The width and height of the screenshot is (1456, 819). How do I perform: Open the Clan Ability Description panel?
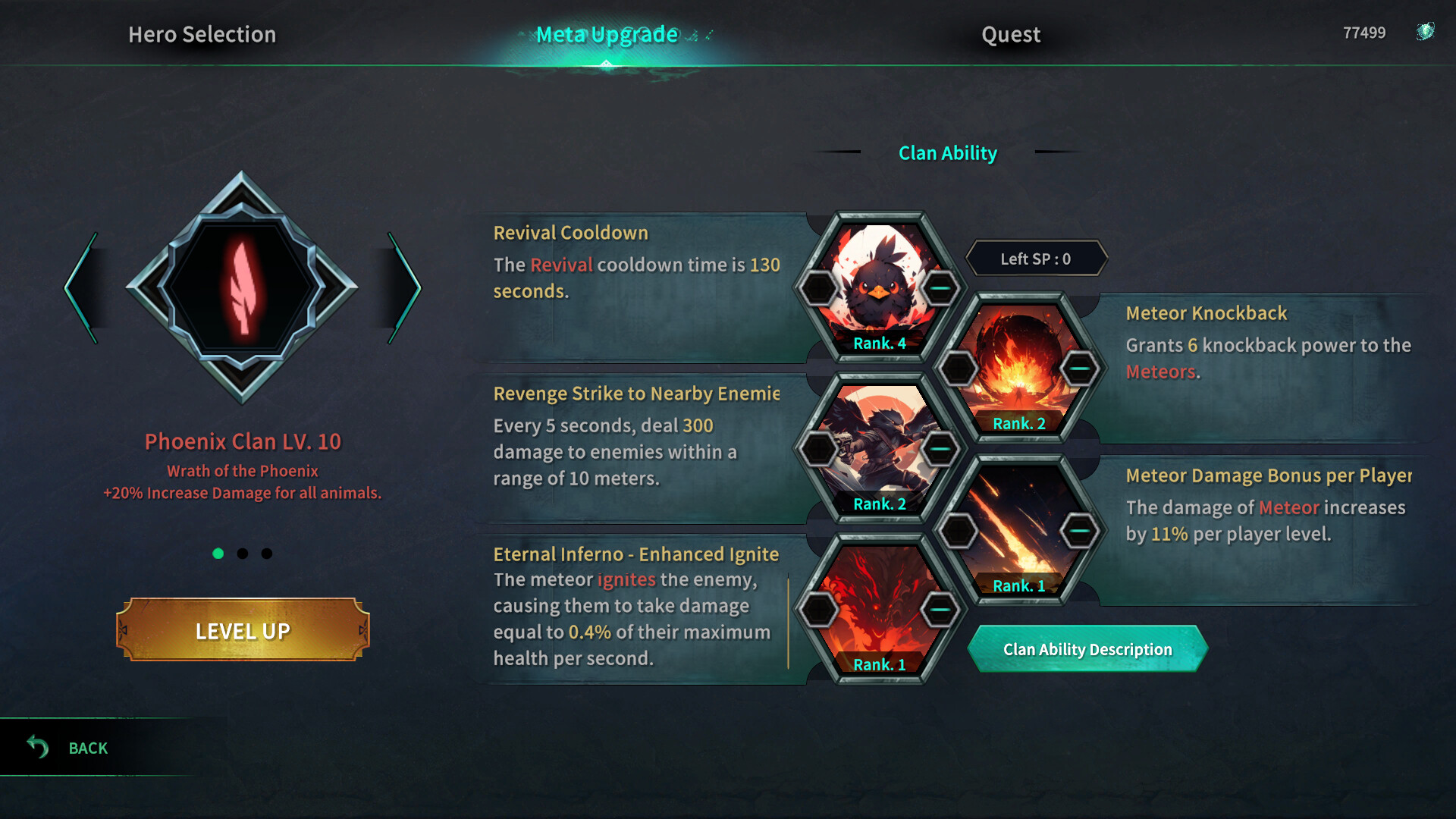(x=1087, y=650)
